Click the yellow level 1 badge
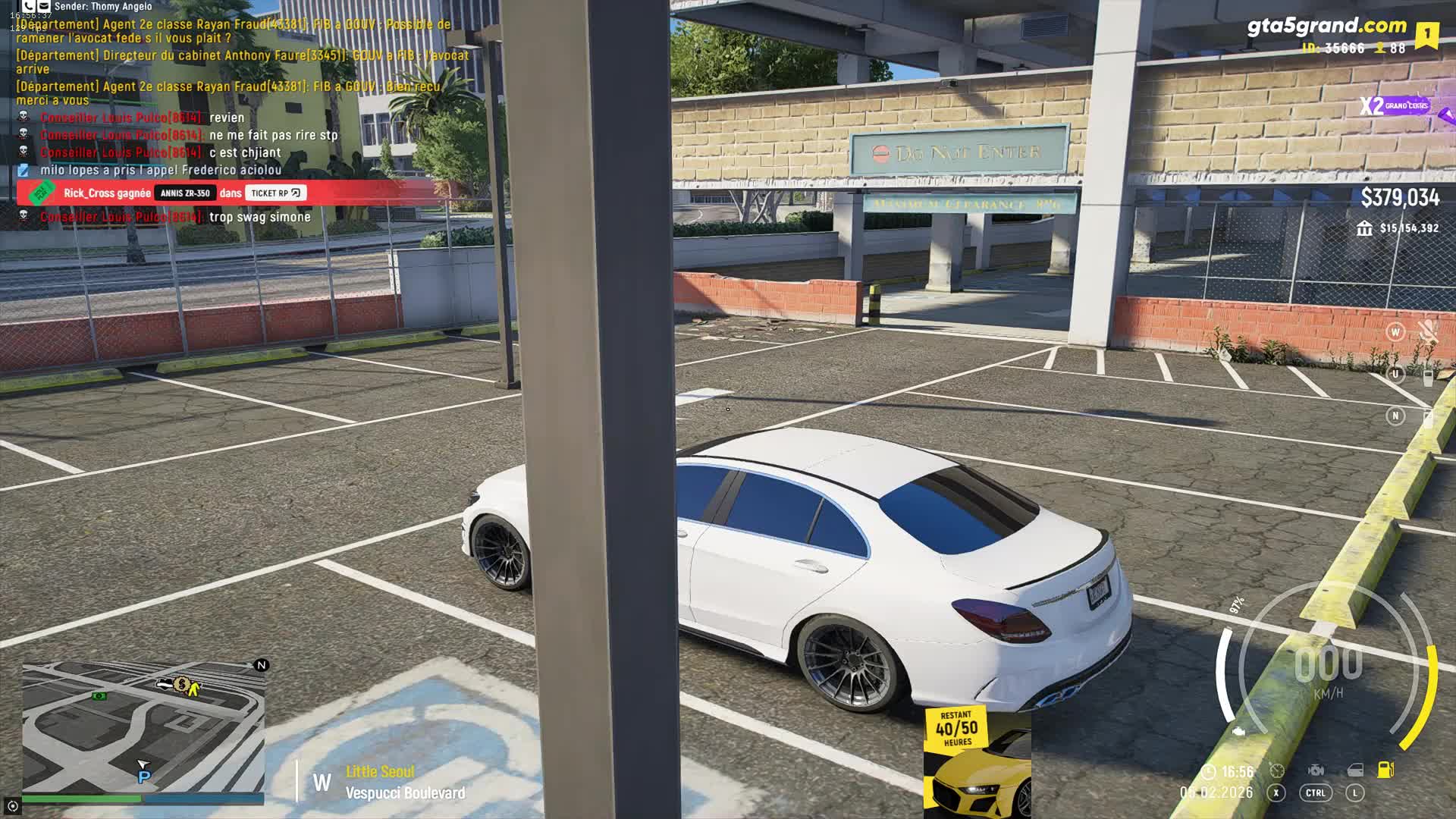Screen dimensions: 1456x819 point(1426,35)
